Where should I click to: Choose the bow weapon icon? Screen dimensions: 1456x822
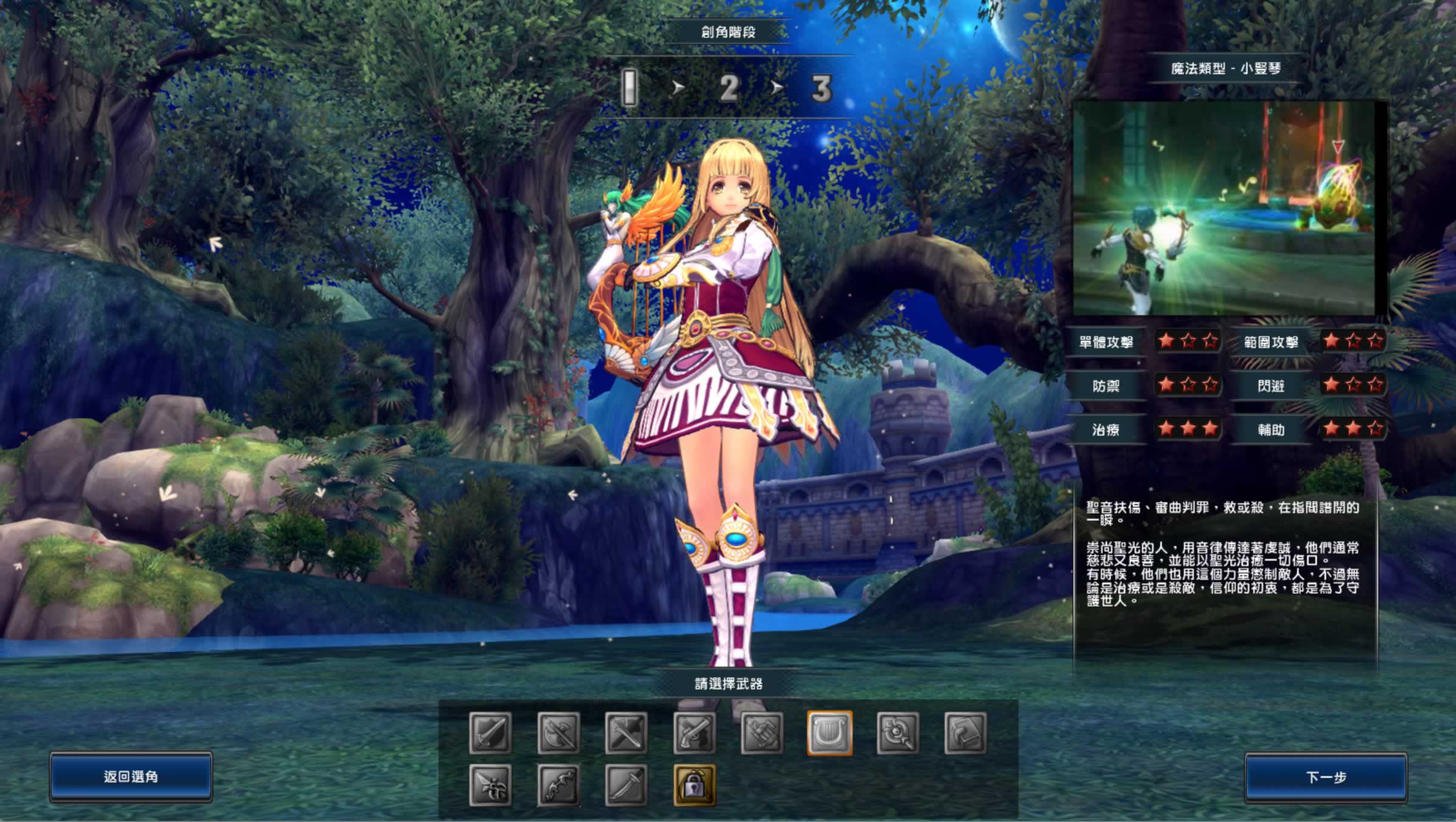coord(558,785)
